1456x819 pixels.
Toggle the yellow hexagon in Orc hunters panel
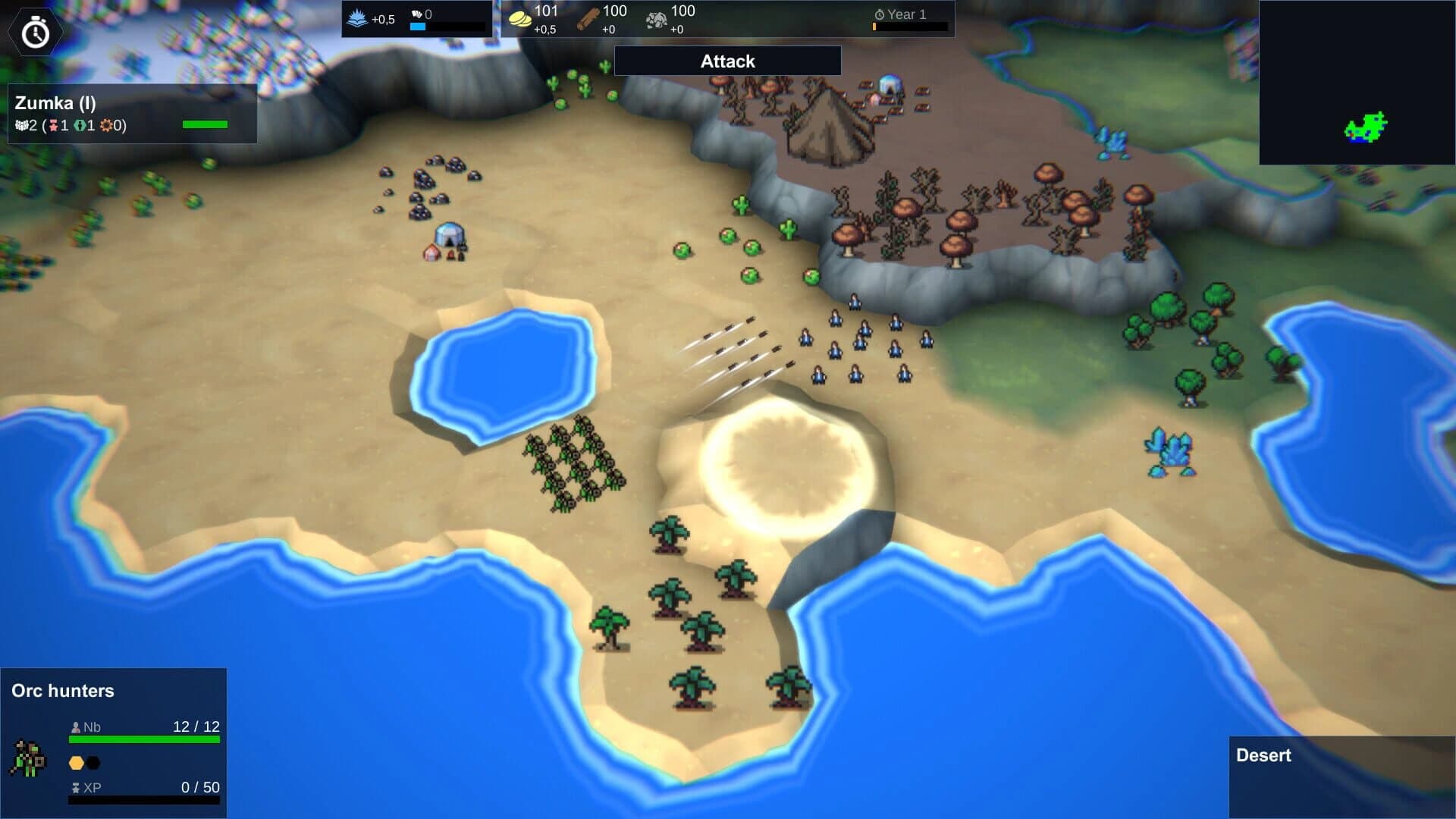coord(77,764)
